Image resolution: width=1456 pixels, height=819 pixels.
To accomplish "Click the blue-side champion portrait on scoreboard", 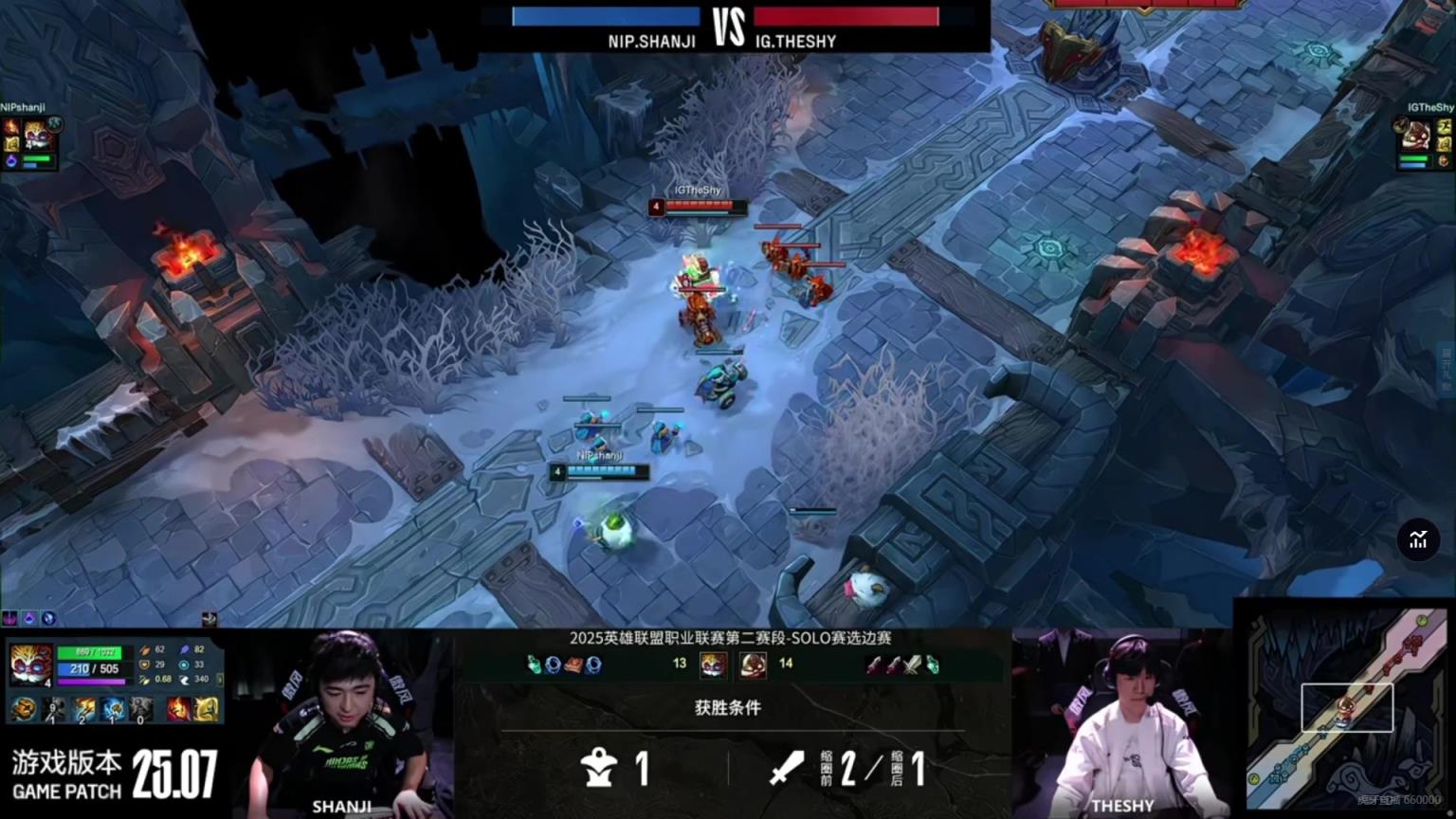I will (712, 664).
